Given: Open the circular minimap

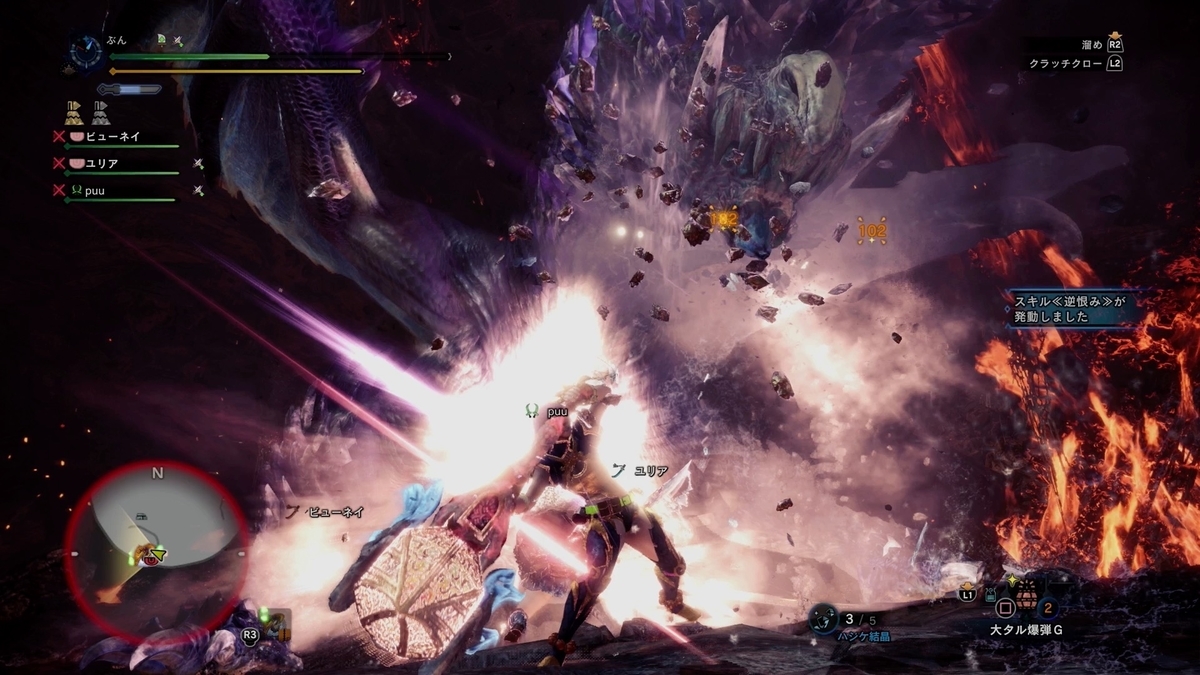Looking at the screenshot, I should click(x=157, y=551).
